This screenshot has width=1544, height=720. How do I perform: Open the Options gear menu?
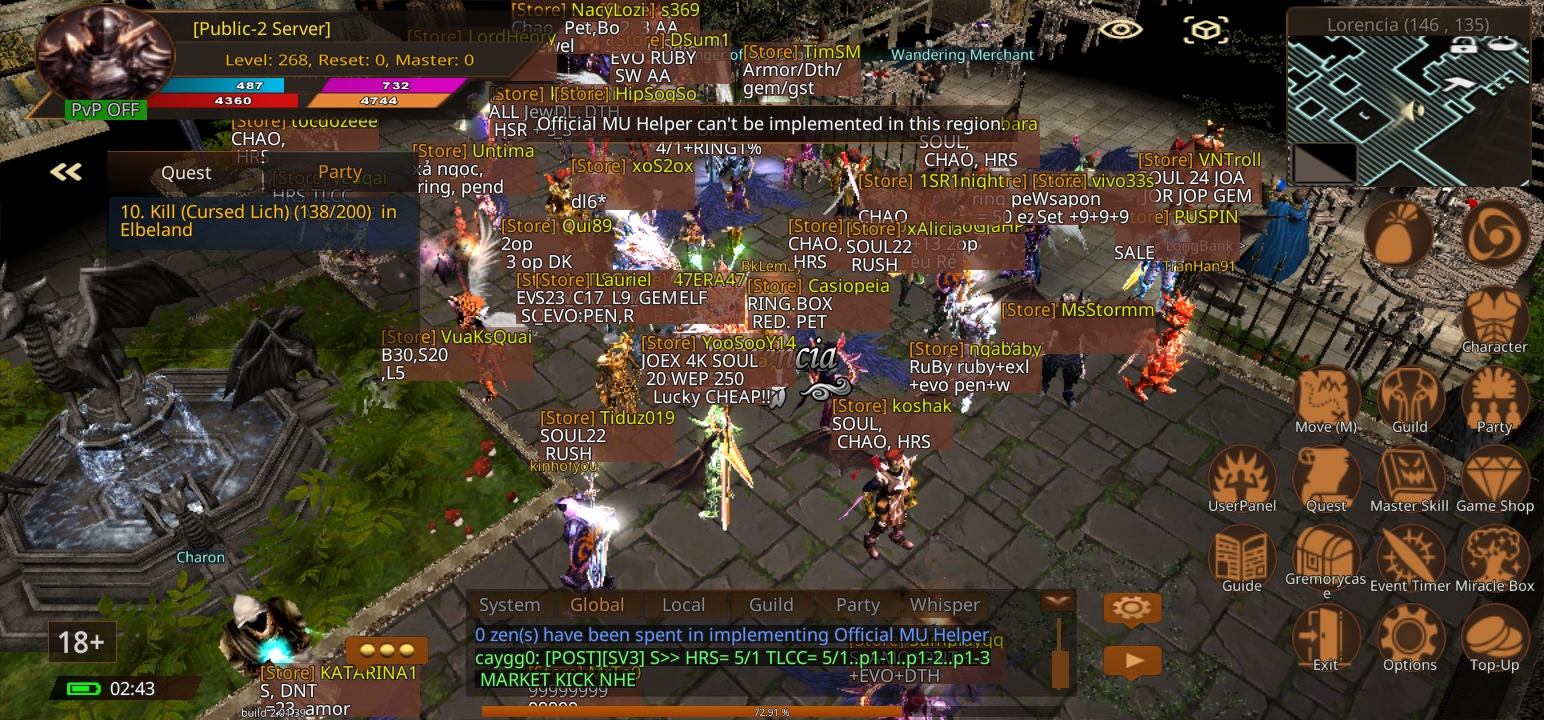pos(1410,636)
